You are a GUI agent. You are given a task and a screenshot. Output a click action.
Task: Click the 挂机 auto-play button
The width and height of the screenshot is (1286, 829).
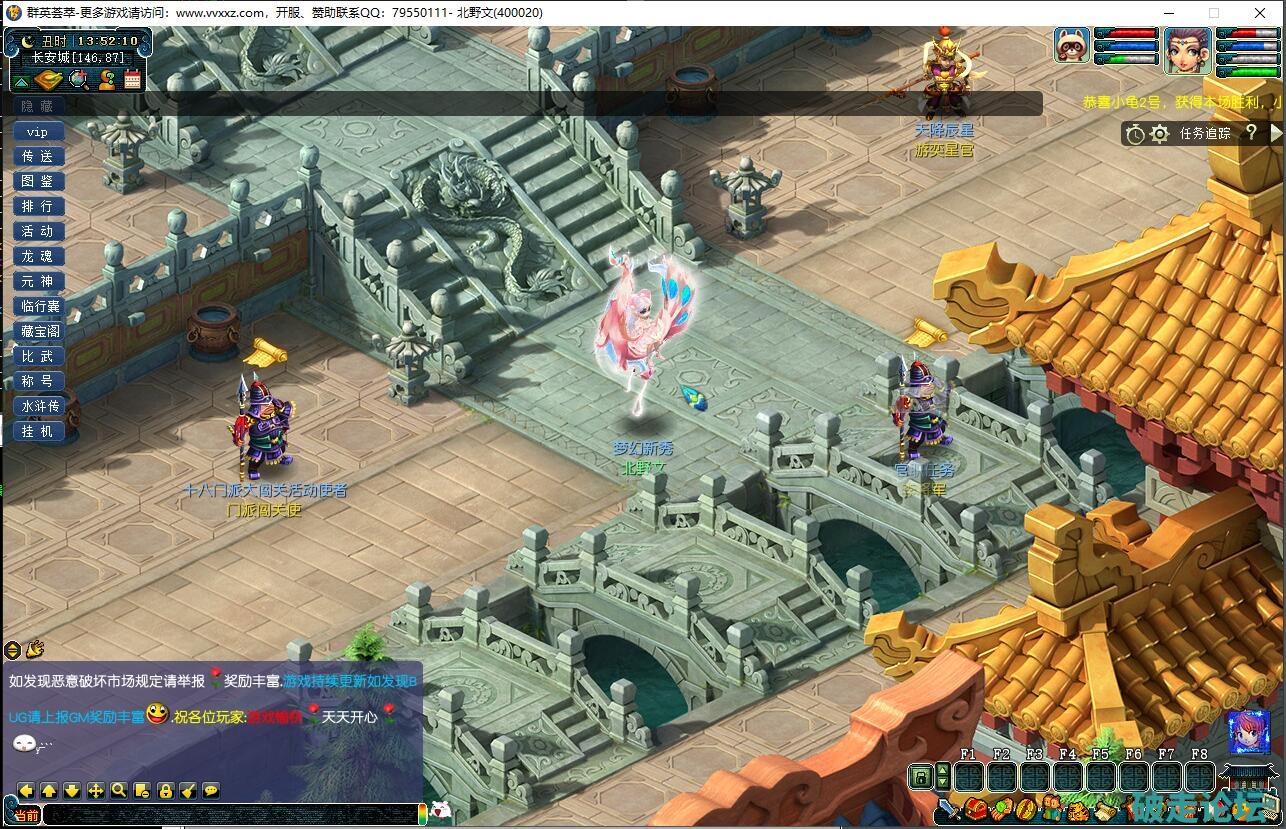pos(38,431)
